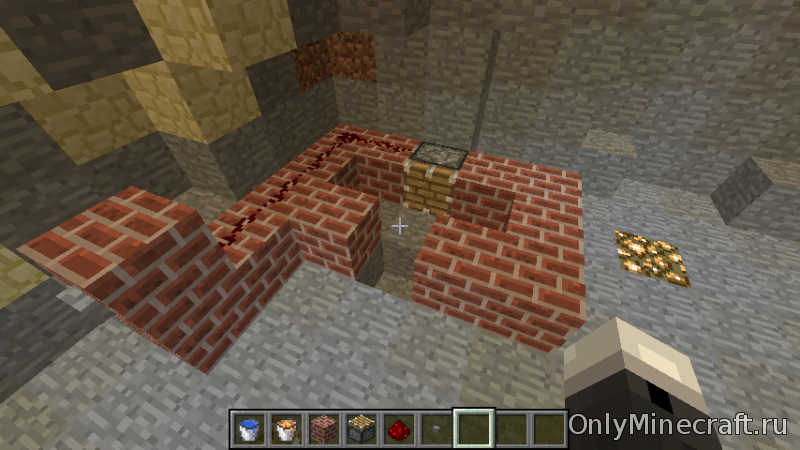Open the OnlyMinecraft.ru watermark link
800x450 pixels.
tap(679, 425)
